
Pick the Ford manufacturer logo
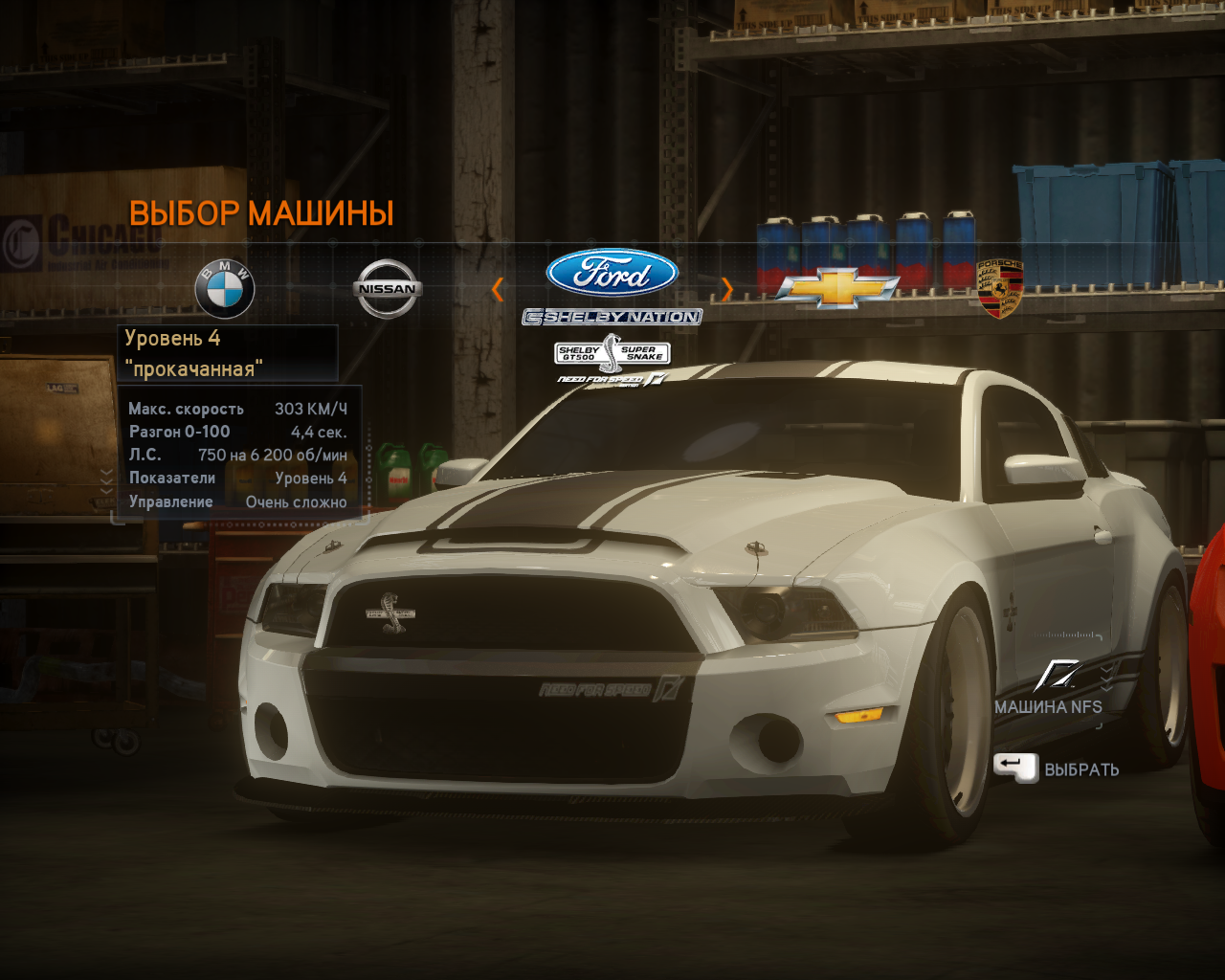coord(612,274)
